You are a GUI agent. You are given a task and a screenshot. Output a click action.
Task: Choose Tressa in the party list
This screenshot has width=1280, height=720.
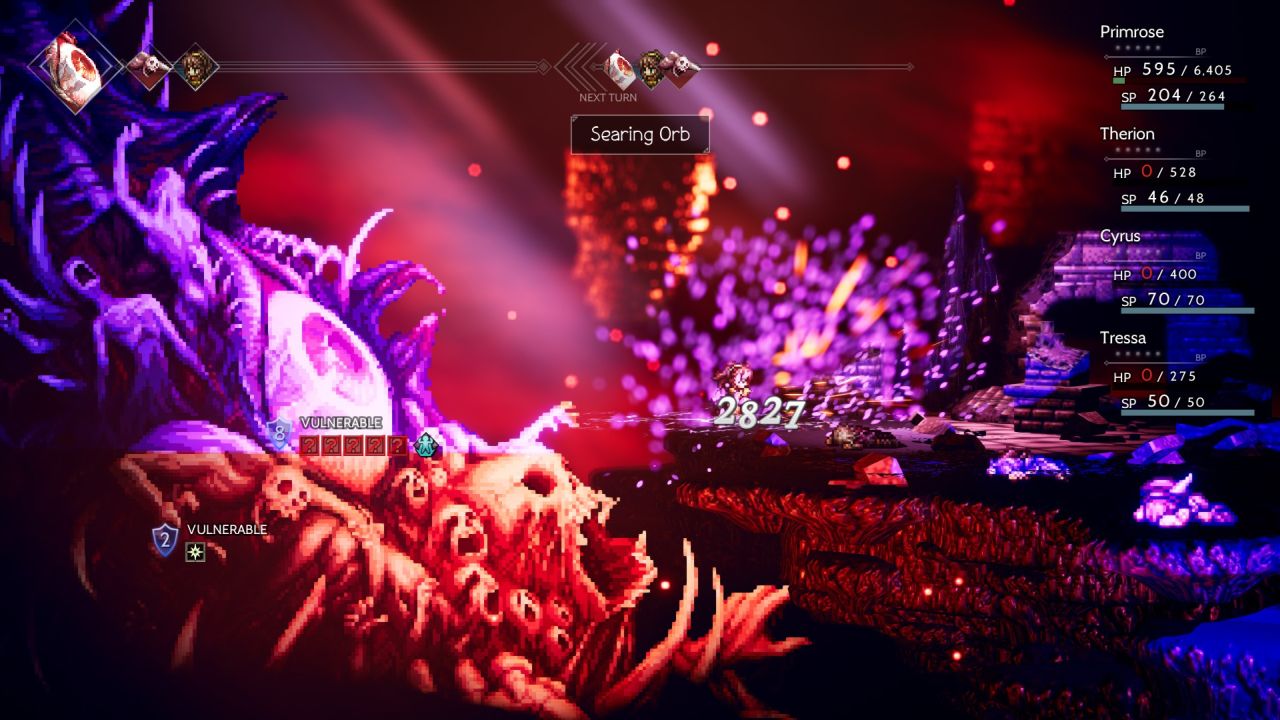point(1174,371)
